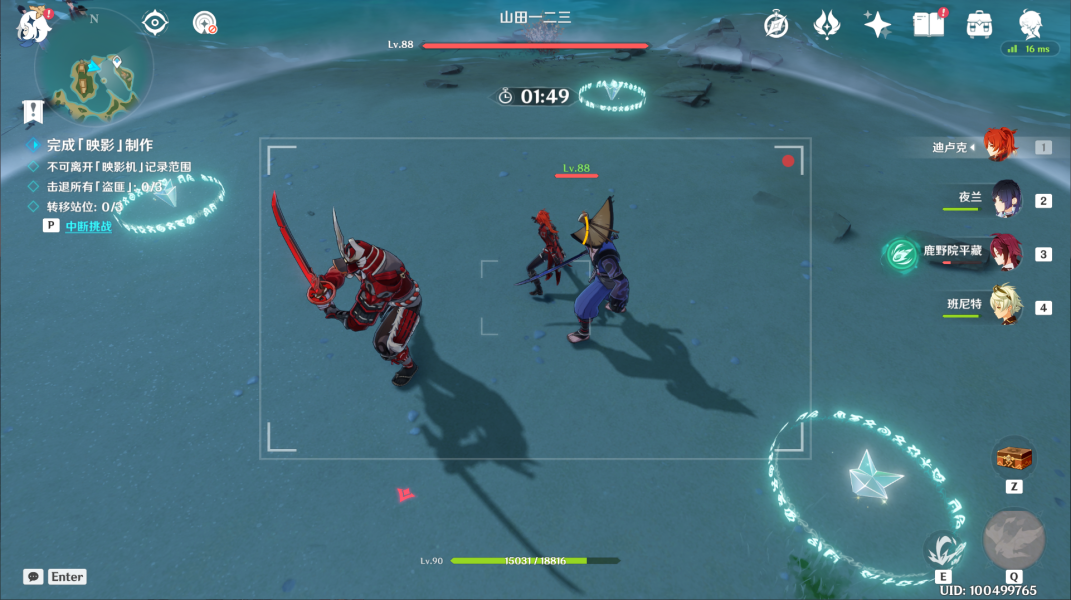Image resolution: width=1071 pixels, height=600 pixels.
Task: Select the 完成「映影」制作 quest objective
Action: tap(99, 145)
